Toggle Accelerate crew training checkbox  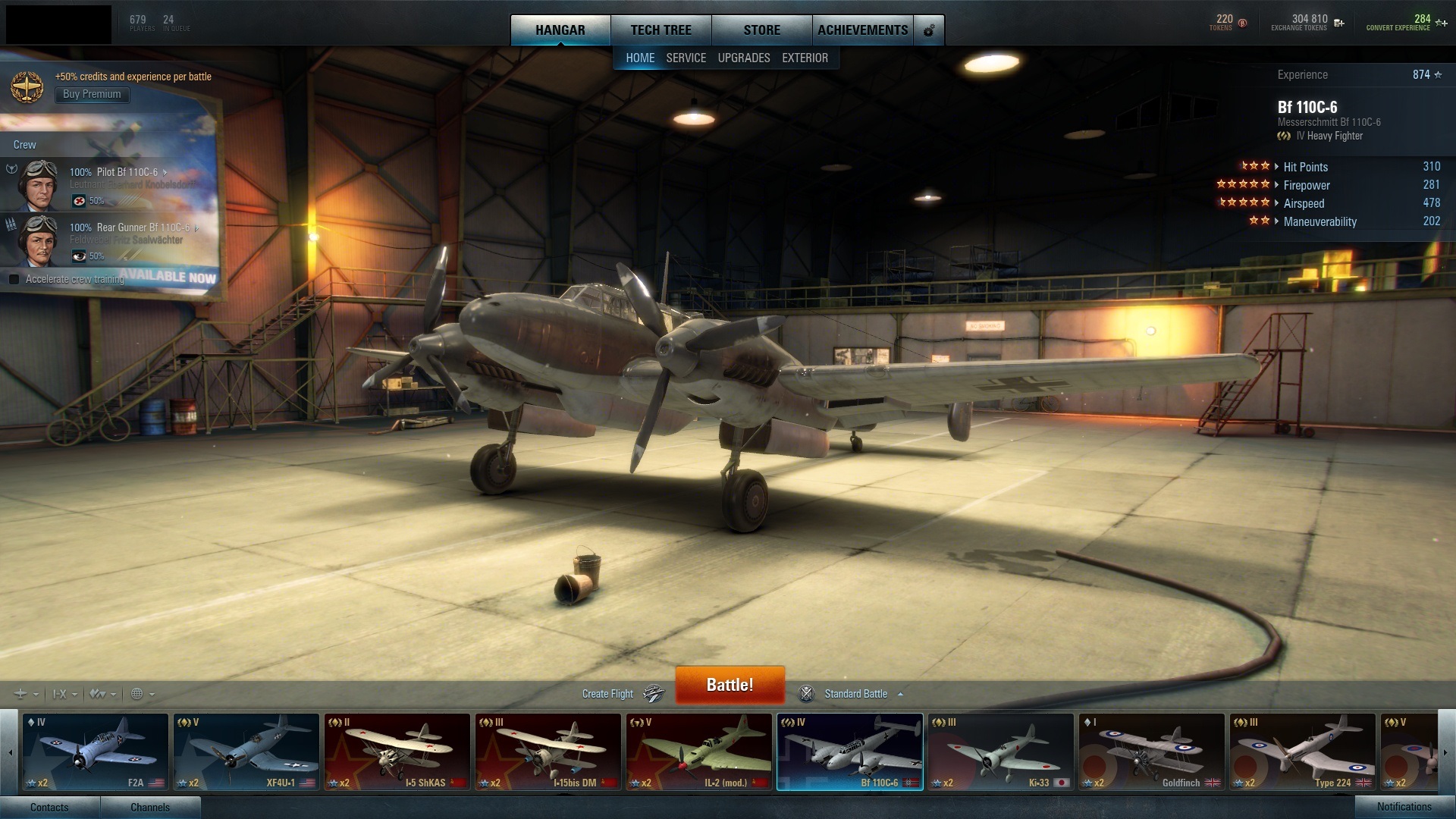(14, 279)
